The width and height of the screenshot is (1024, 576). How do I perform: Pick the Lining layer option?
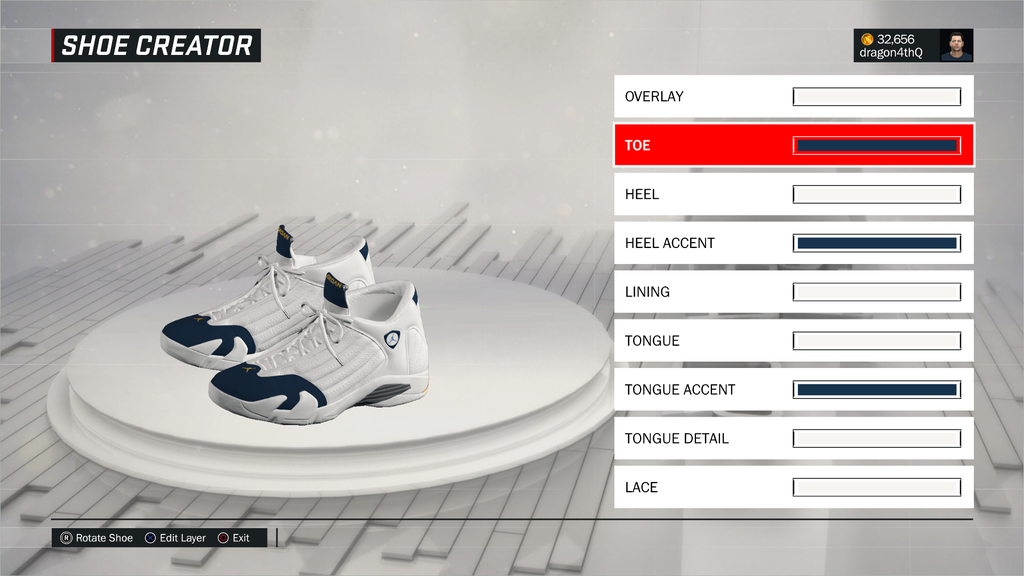coord(700,292)
